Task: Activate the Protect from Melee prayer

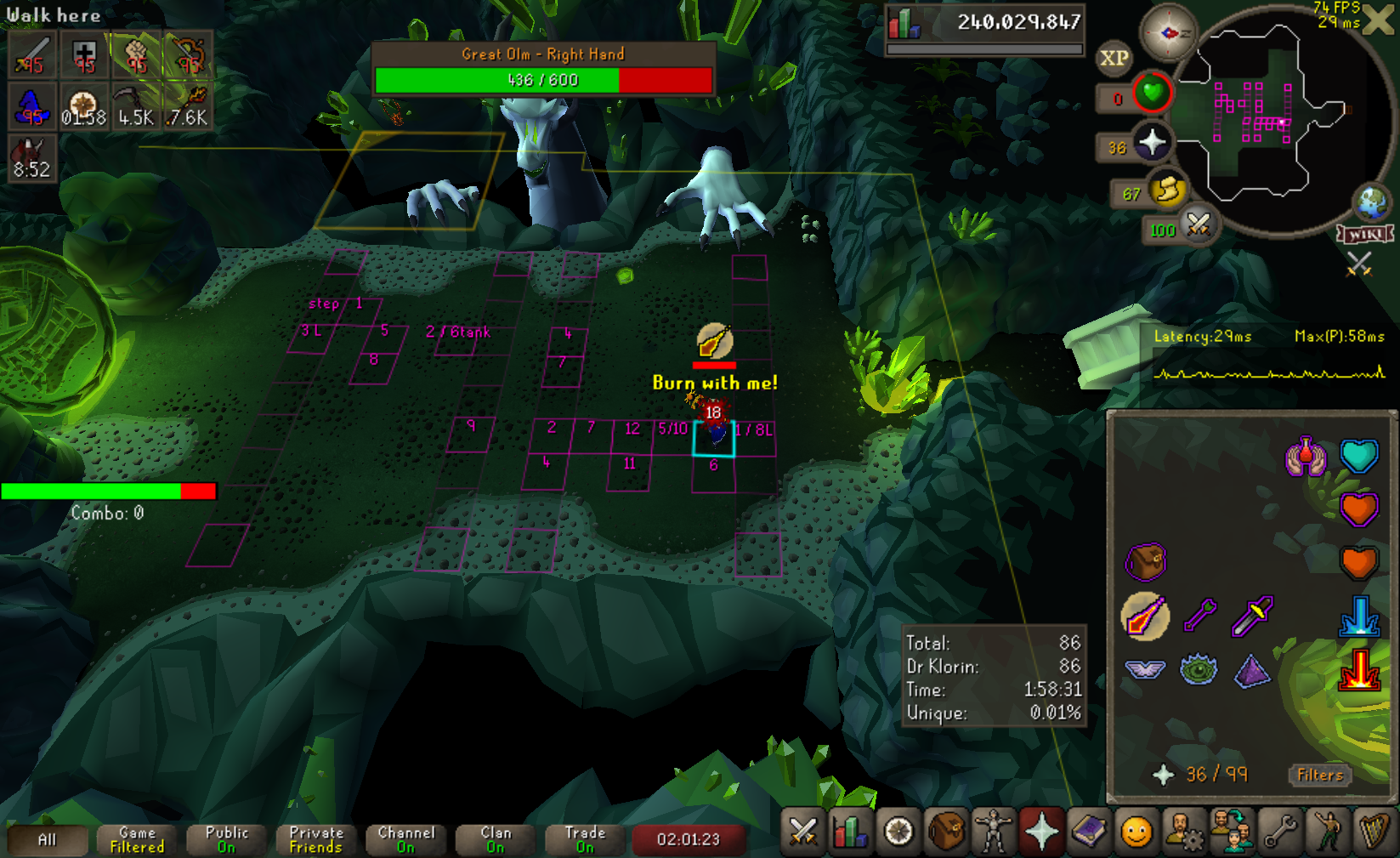Action: [x=1253, y=616]
